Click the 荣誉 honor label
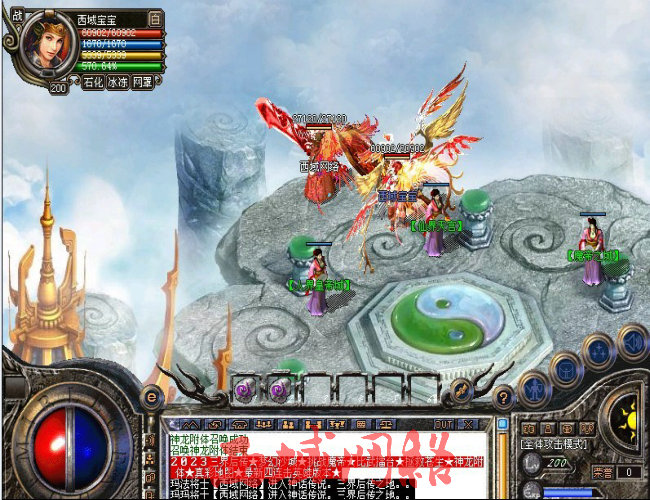Screen dimensions: 650x500 (x=602, y=471)
